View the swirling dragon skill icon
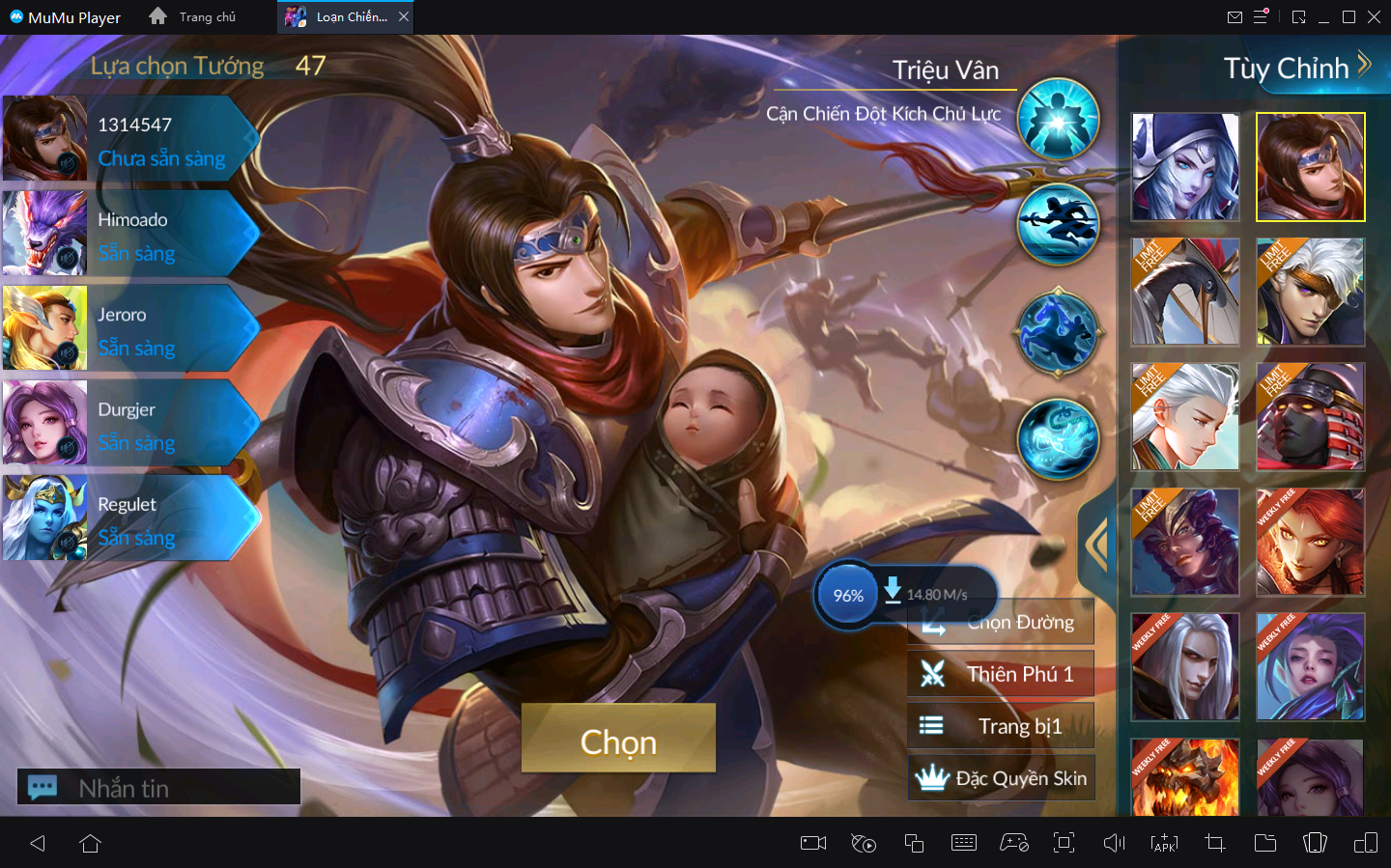Viewport: 1391px width, 868px height. (1059, 438)
